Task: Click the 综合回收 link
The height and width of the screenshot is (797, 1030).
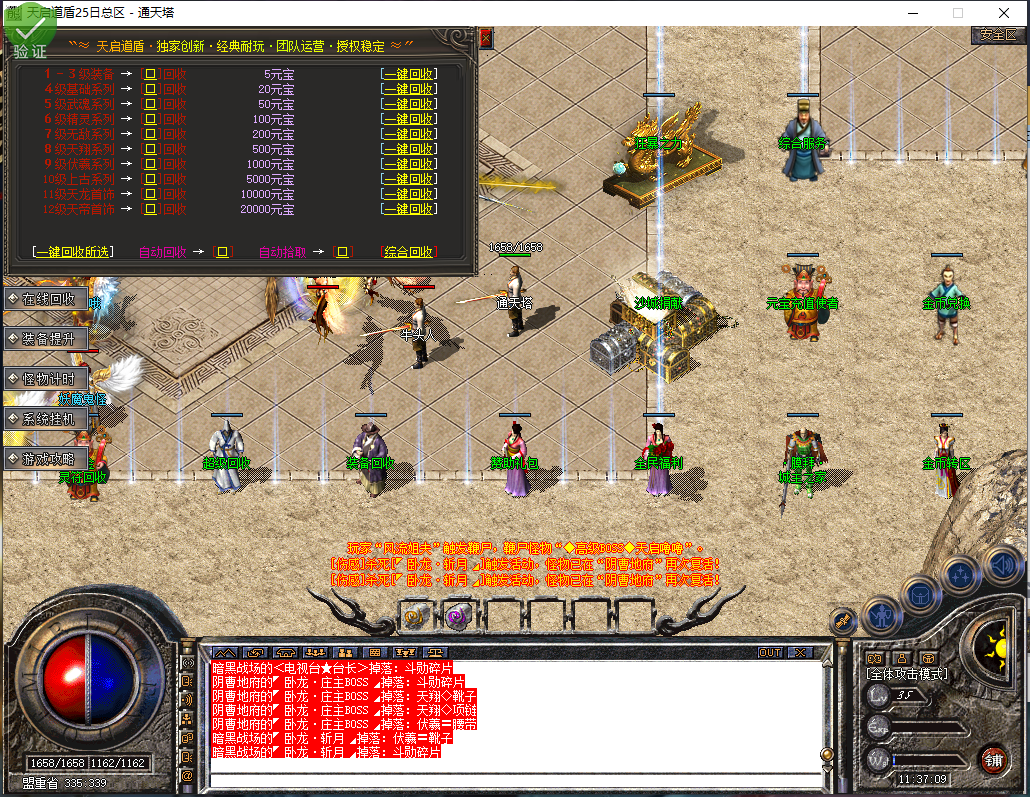Action: coord(408,252)
